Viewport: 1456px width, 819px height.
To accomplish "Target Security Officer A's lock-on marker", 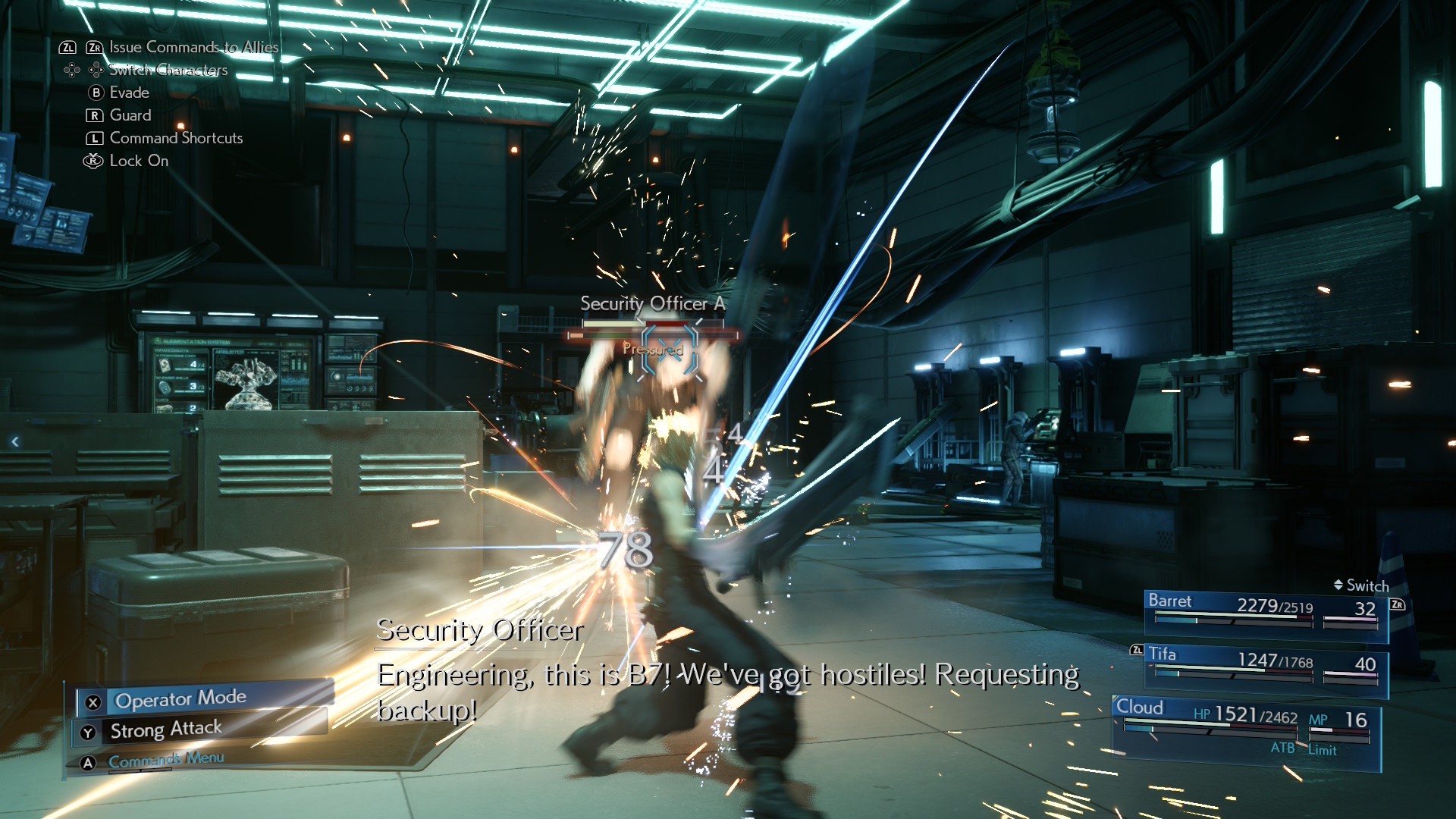I will pyautogui.click(x=670, y=350).
